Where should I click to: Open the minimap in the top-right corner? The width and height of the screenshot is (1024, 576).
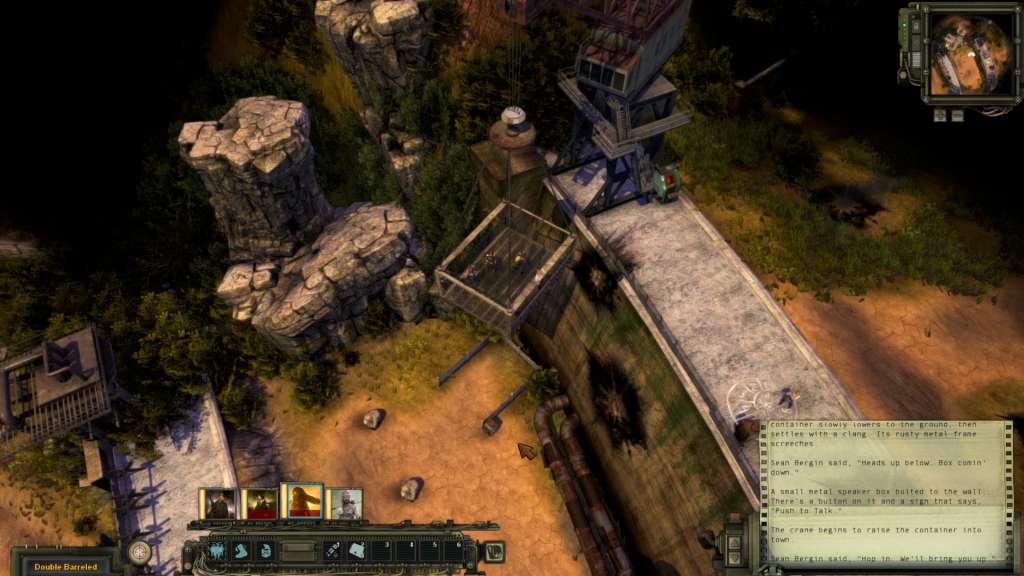(958, 54)
